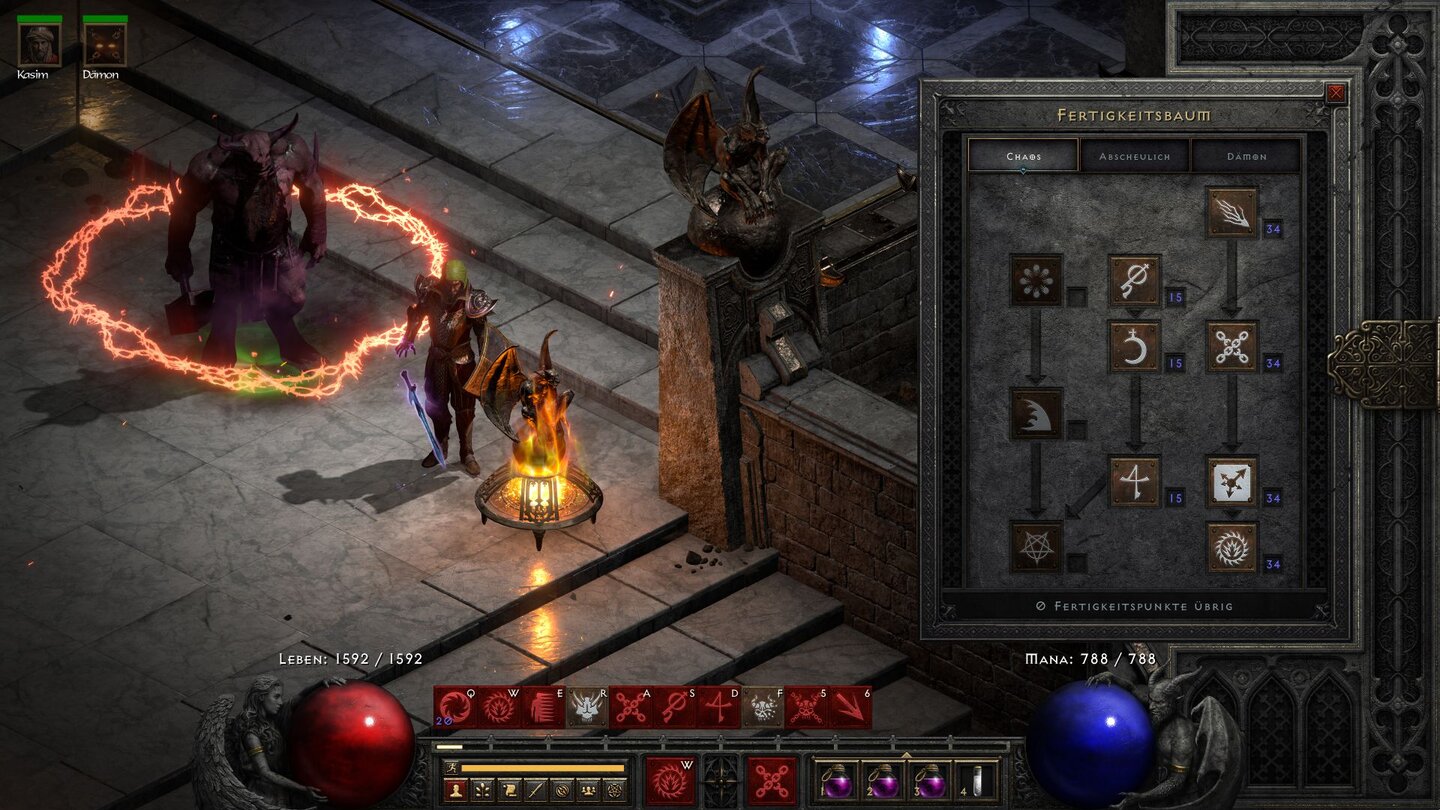
Task: Pick the white arrow-burst skill in the tree
Action: pyautogui.click(x=1233, y=482)
